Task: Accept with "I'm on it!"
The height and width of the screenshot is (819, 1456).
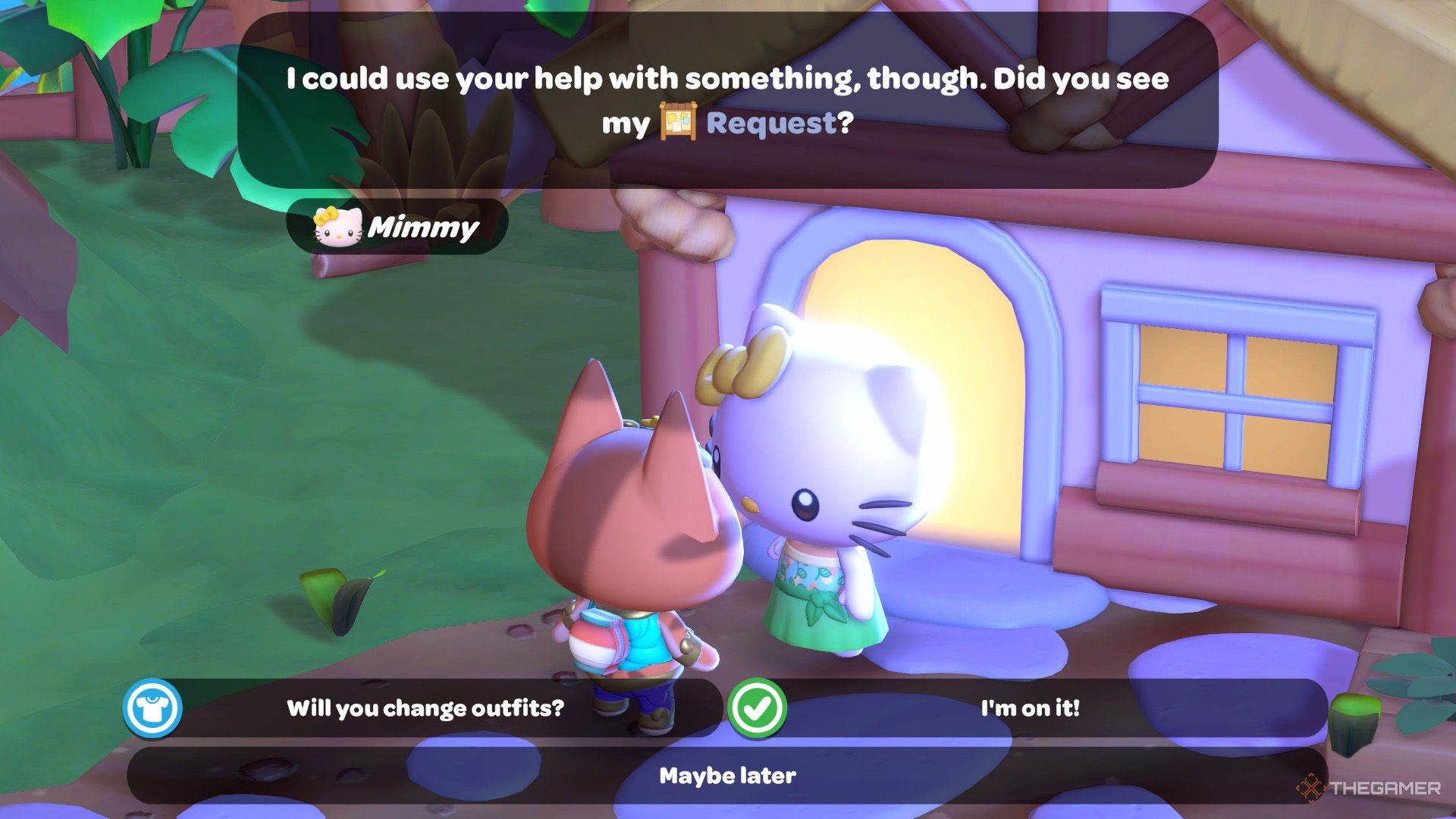Action: [1029, 708]
